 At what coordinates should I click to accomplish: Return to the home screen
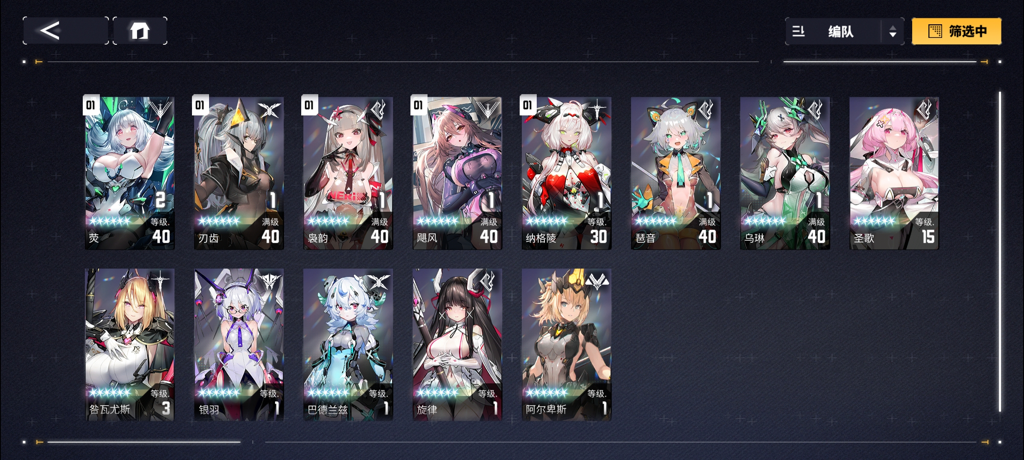pyautogui.click(x=140, y=31)
